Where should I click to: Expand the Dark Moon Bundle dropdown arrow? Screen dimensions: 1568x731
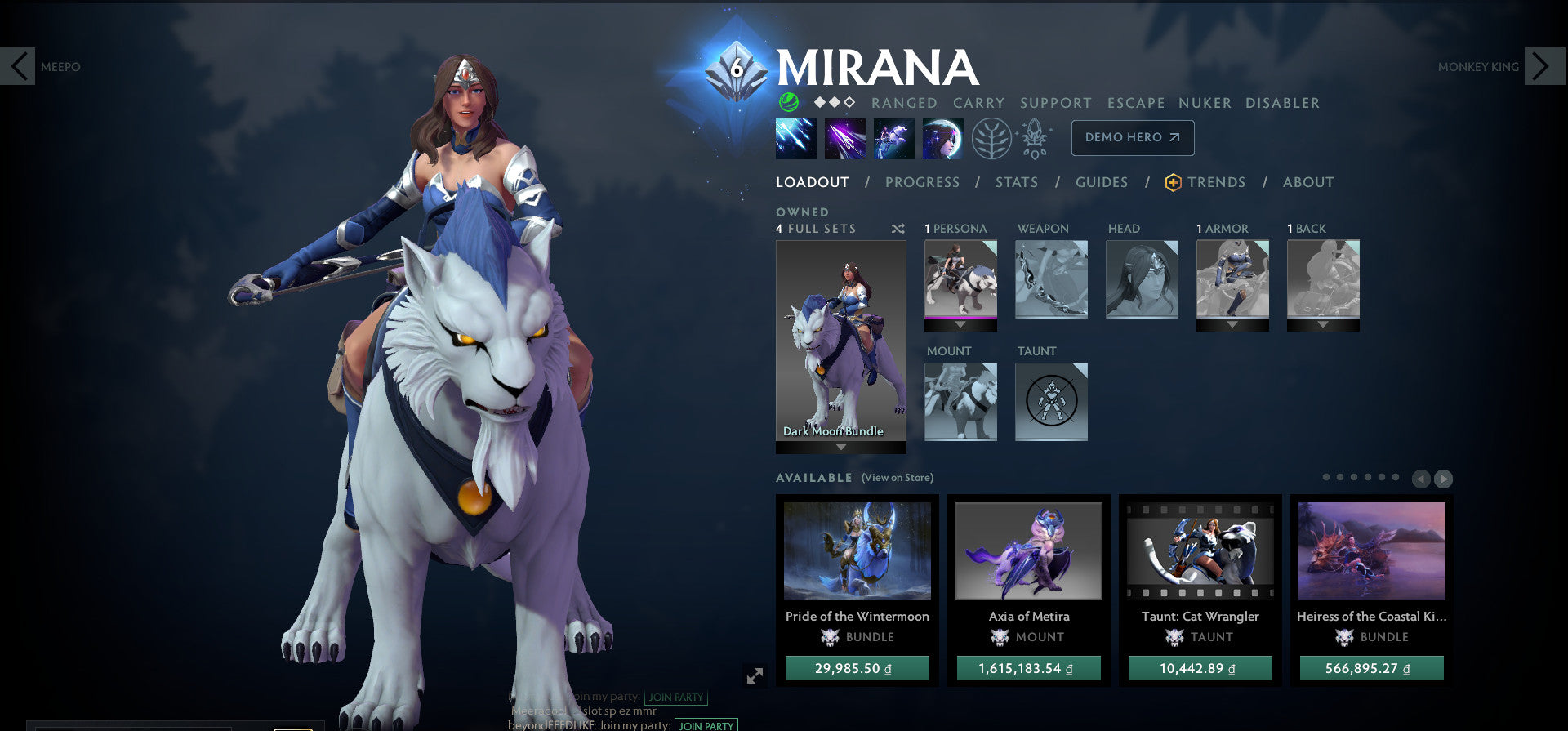pyautogui.click(x=841, y=448)
